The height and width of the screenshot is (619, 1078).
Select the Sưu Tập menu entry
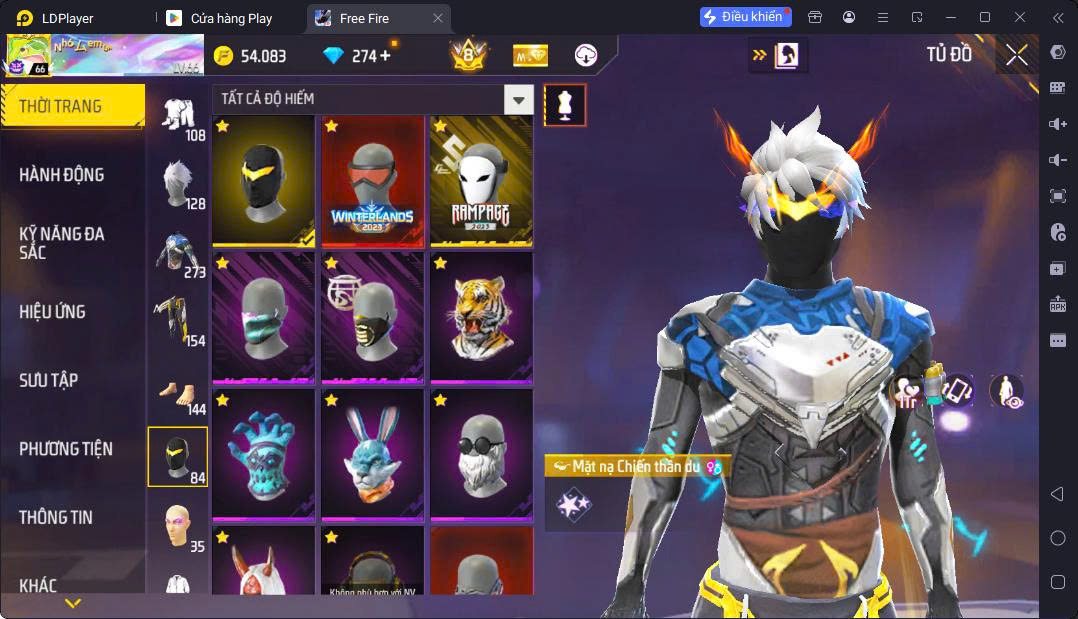click(x=49, y=380)
